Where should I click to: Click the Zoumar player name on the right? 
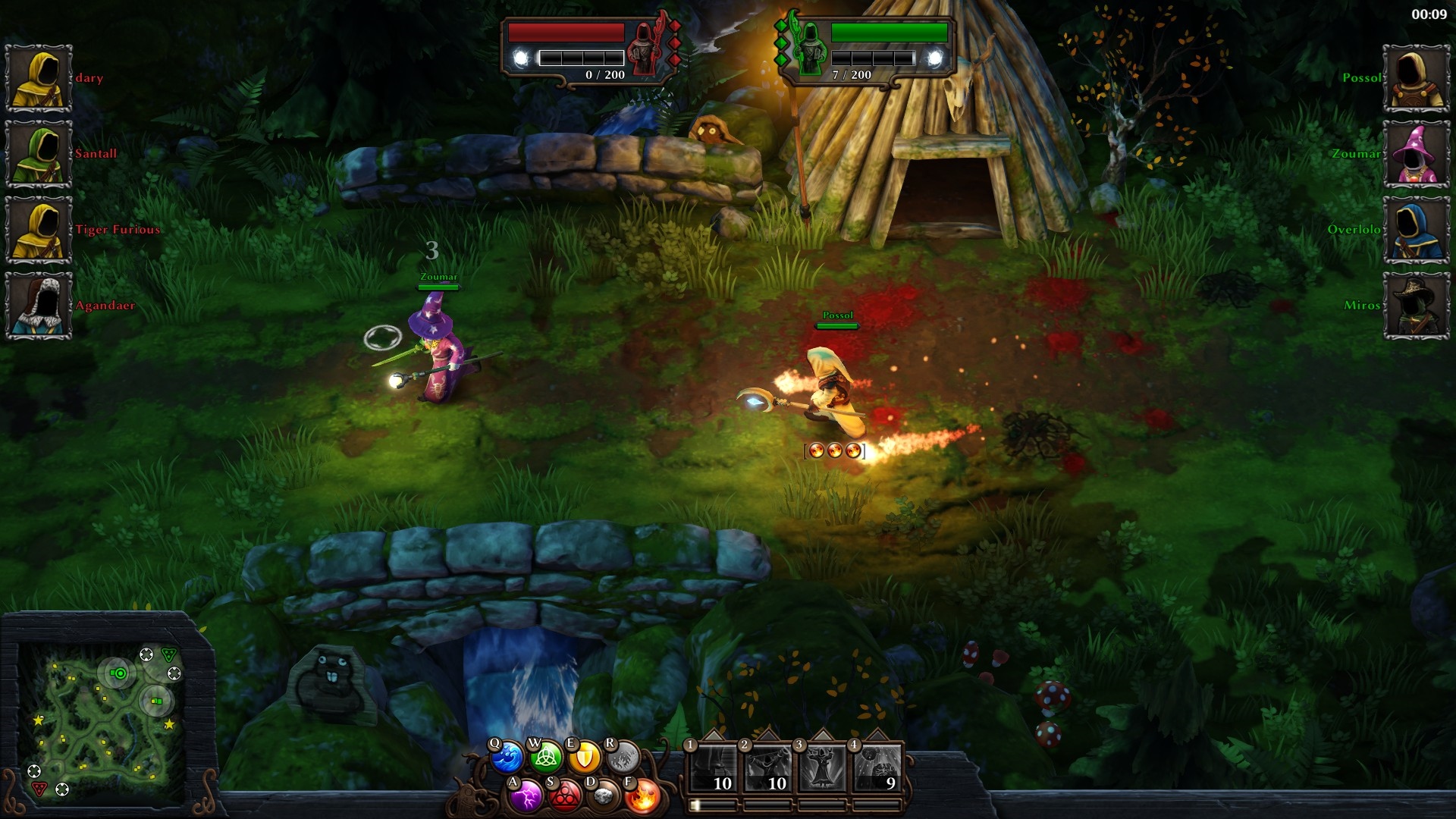1355,153
